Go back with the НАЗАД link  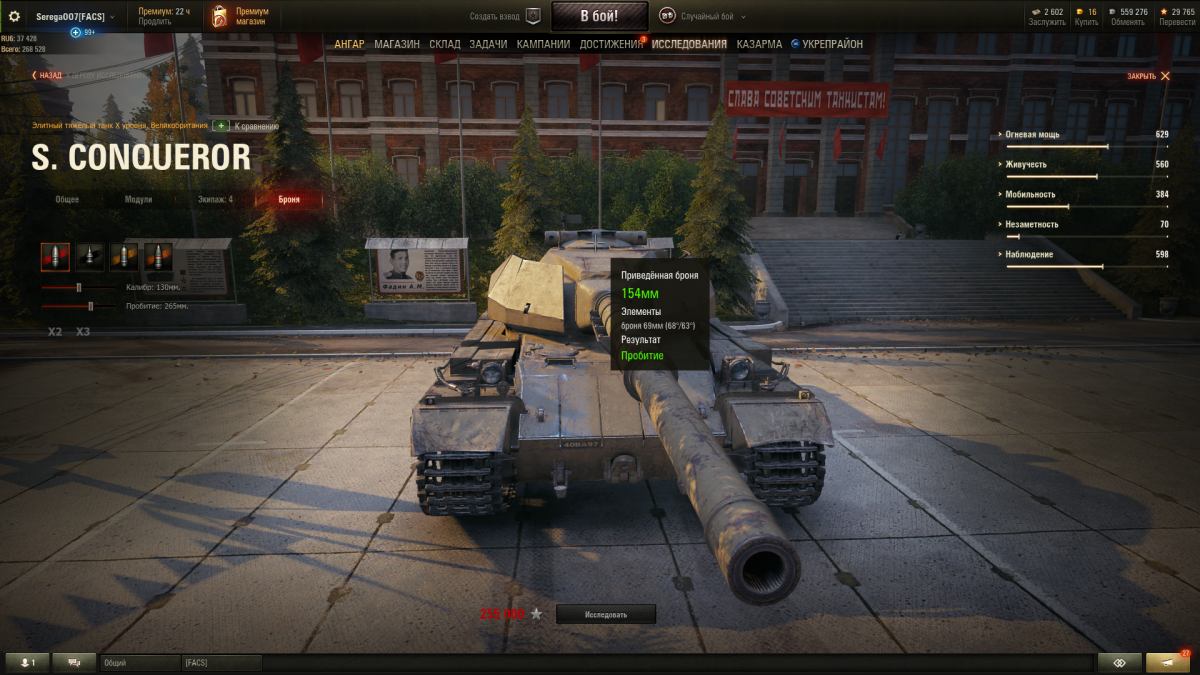pos(47,75)
